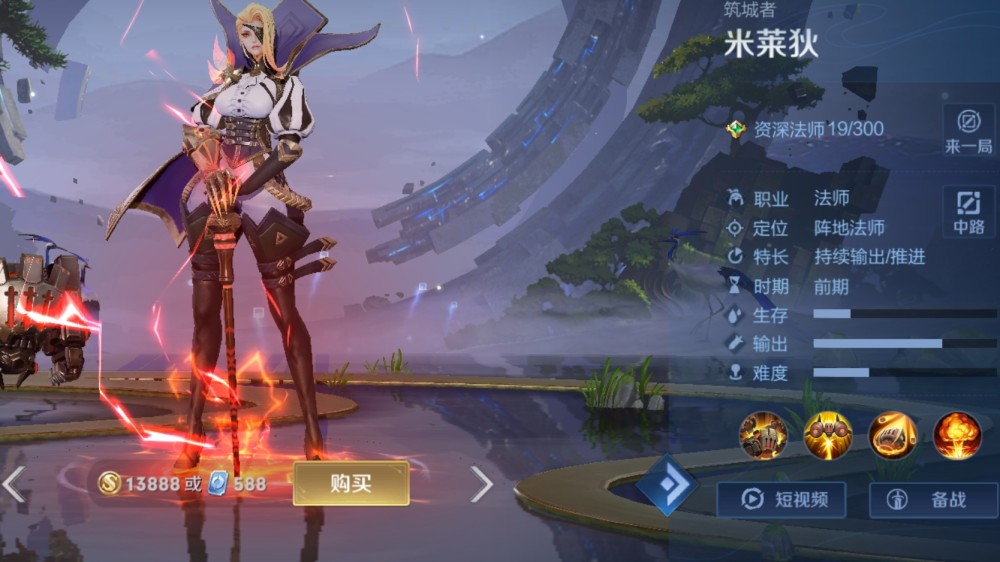Image resolution: width=1000 pixels, height=562 pixels.
Task: Go to the next hero with right arrow
Action: pos(482,484)
